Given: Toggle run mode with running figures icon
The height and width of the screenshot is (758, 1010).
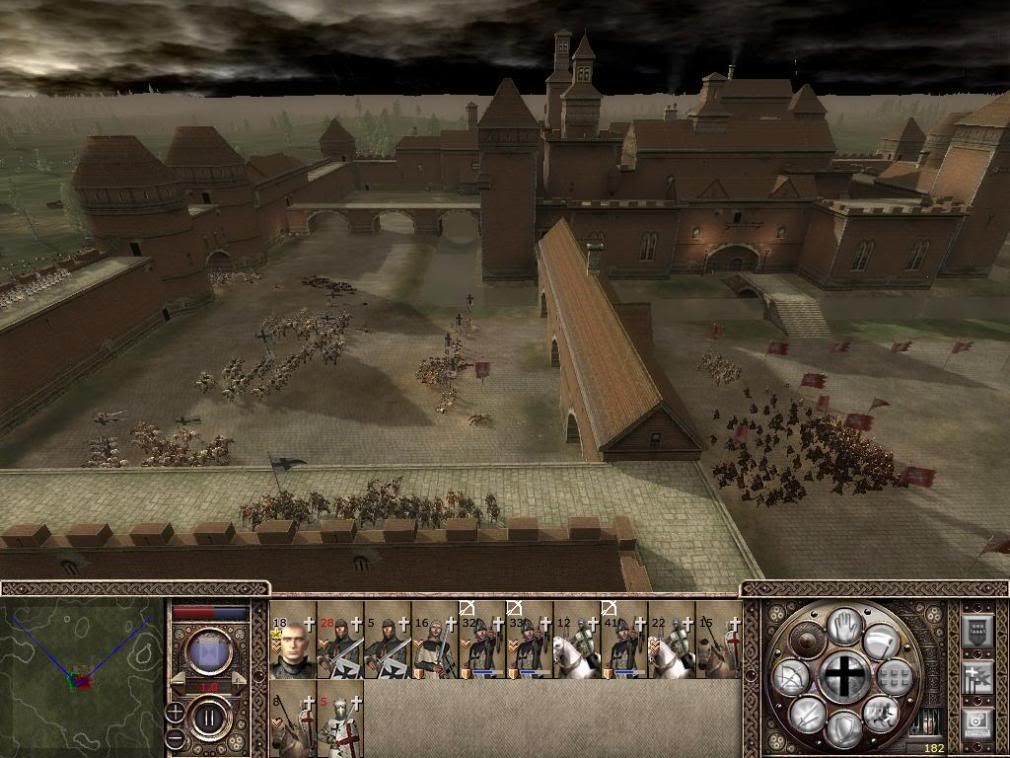Looking at the screenshot, I should (882, 713).
